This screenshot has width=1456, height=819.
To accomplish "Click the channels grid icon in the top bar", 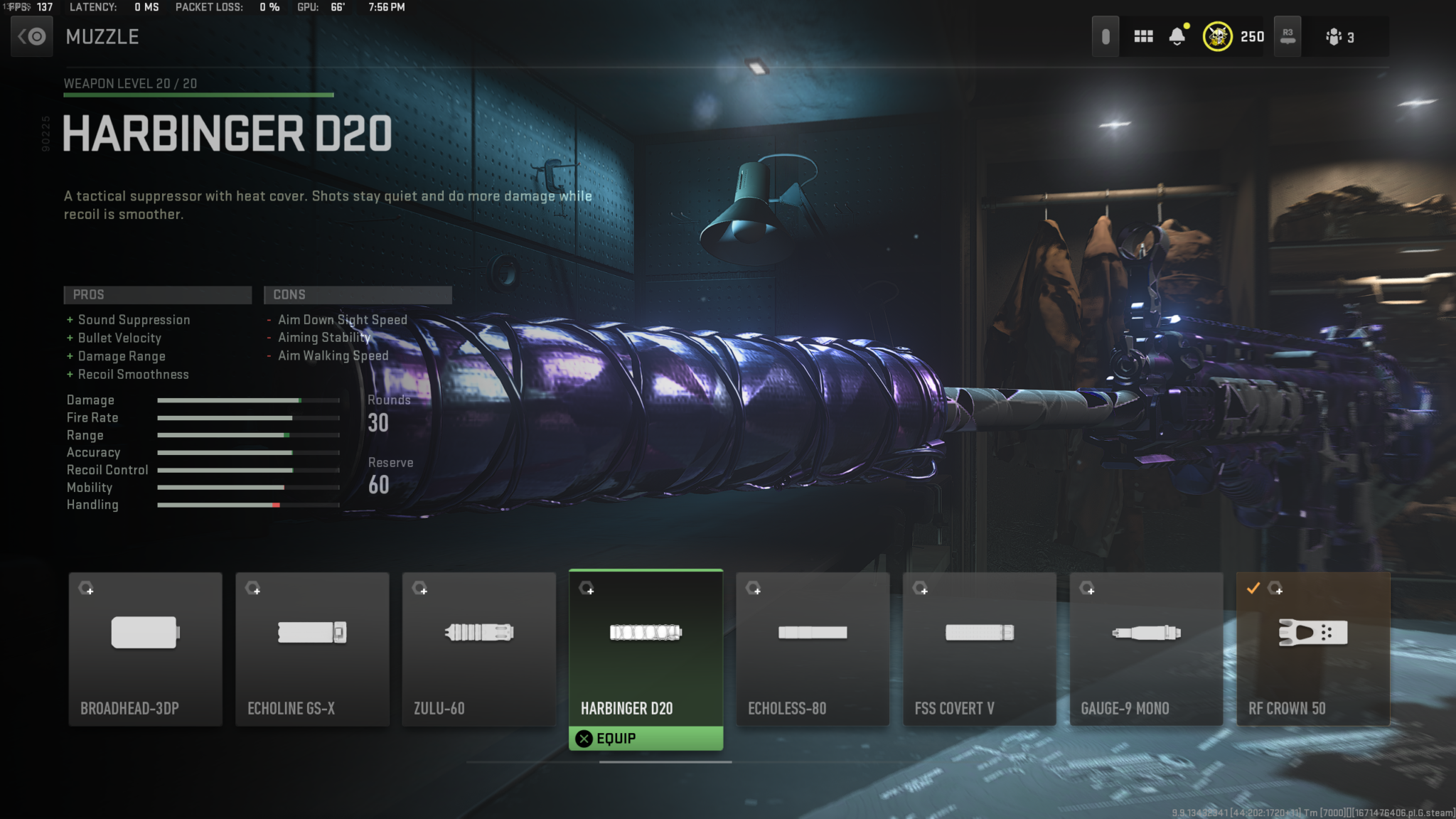I will (1143, 36).
